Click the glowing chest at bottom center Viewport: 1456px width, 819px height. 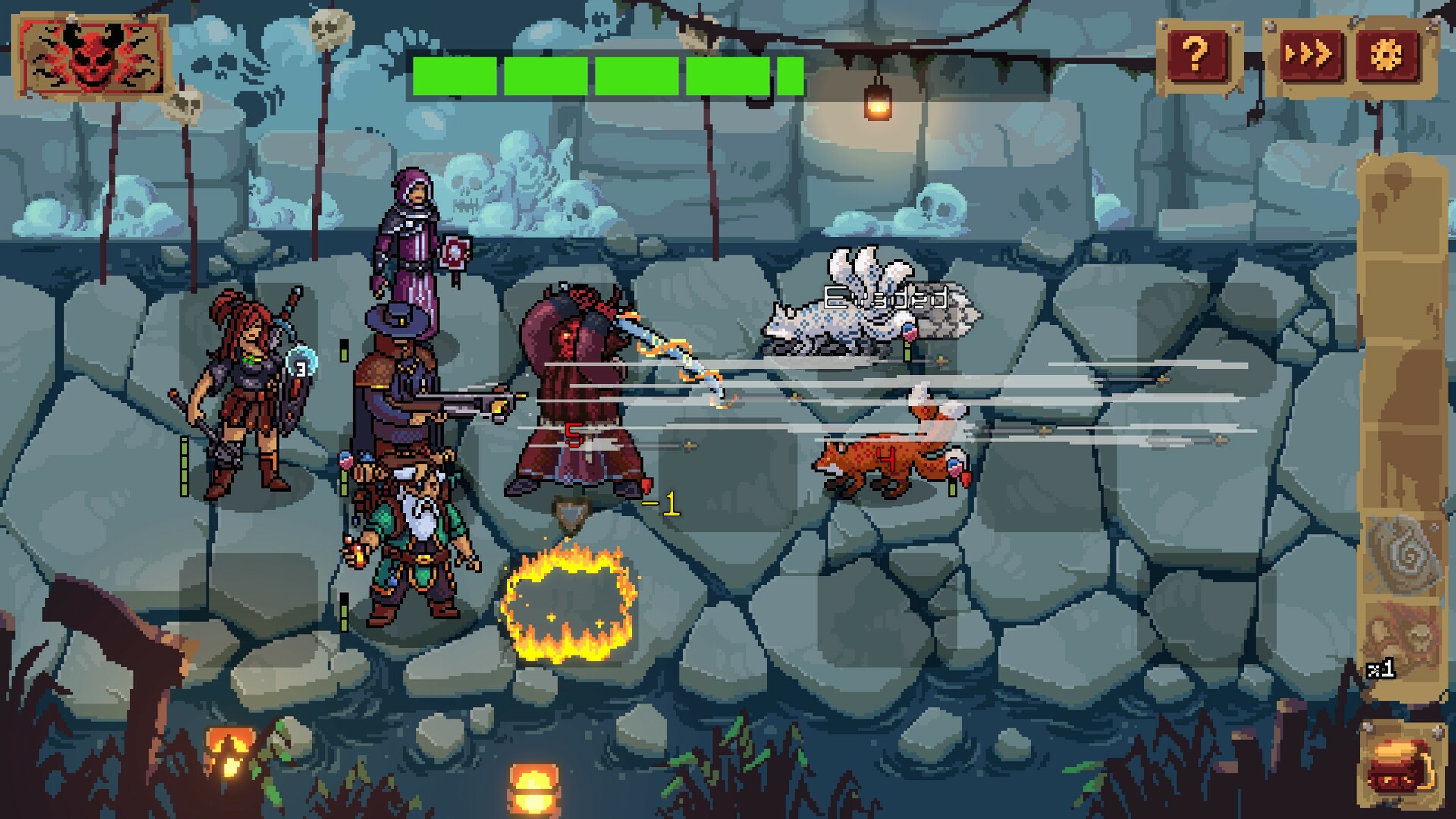(x=531, y=789)
